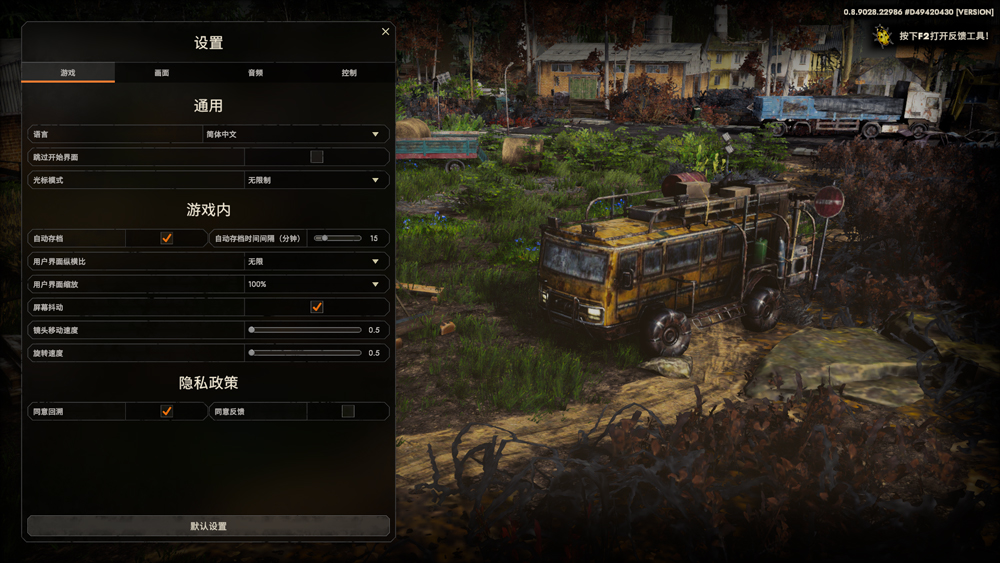Disable the 屏幕抖动 checkbox
Screen dimensions: 1000x563
[317, 307]
